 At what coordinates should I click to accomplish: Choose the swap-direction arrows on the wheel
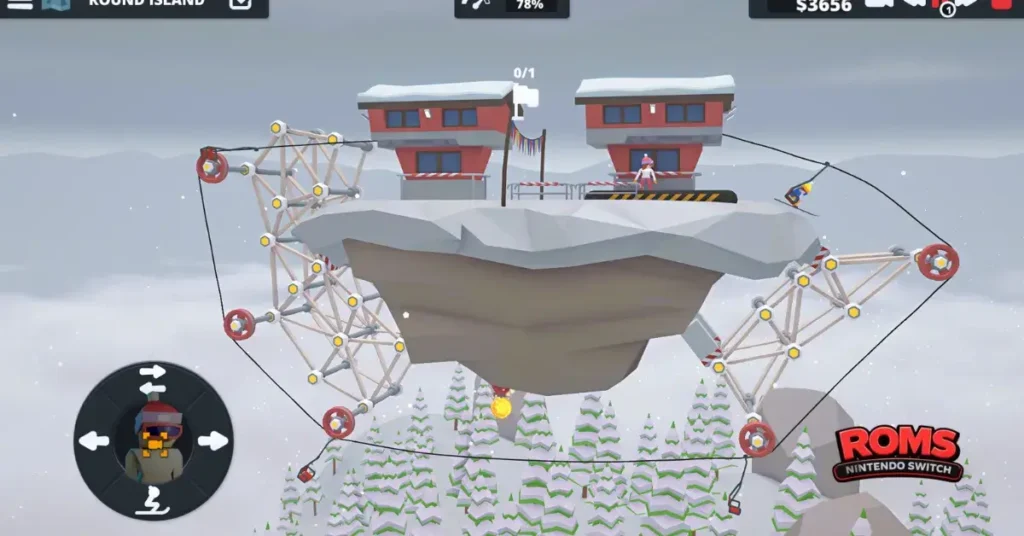[153, 380]
